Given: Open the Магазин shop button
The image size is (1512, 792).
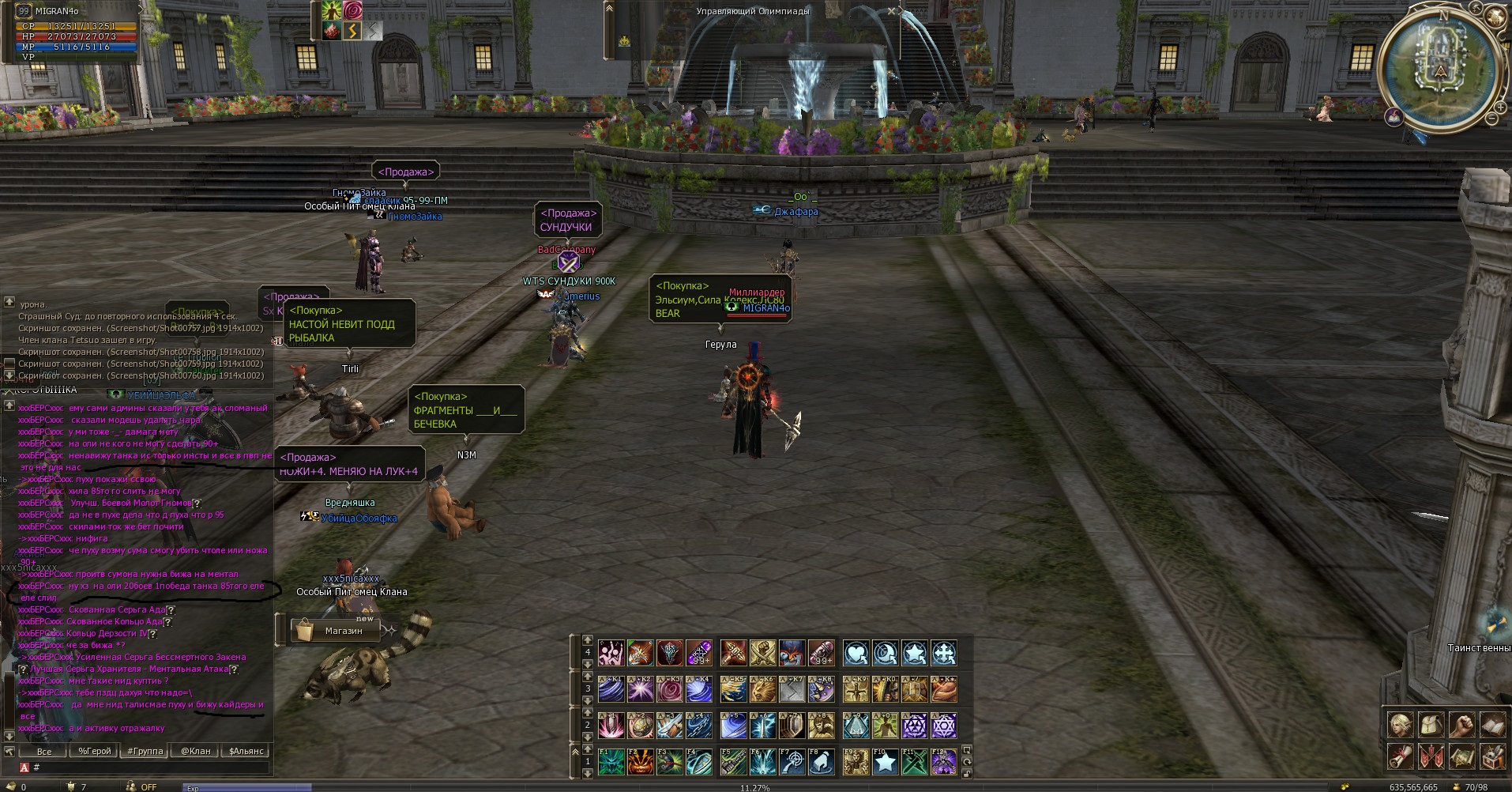Looking at the screenshot, I should tap(336, 631).
